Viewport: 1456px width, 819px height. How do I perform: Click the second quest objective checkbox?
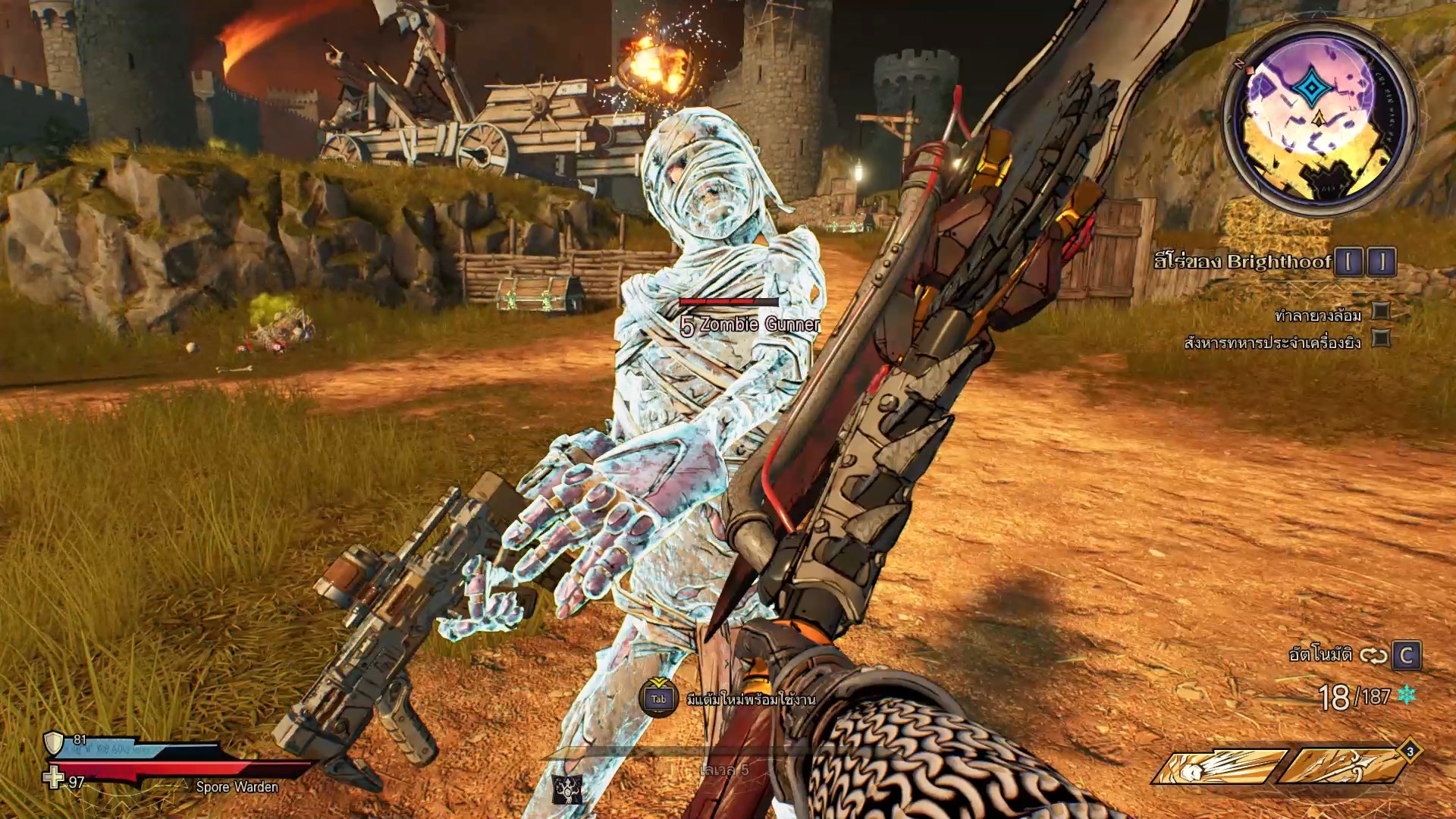coord(1382,339)
